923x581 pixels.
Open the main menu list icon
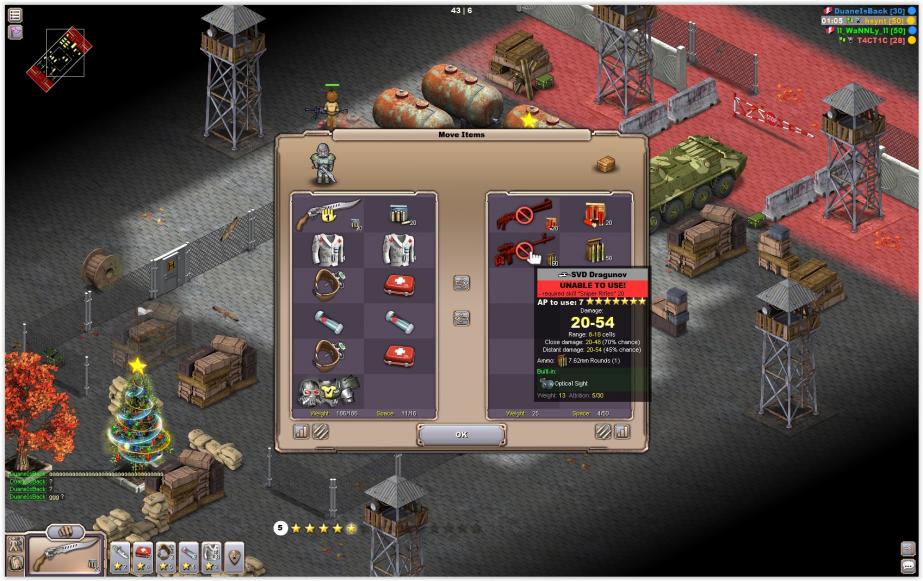16,15
